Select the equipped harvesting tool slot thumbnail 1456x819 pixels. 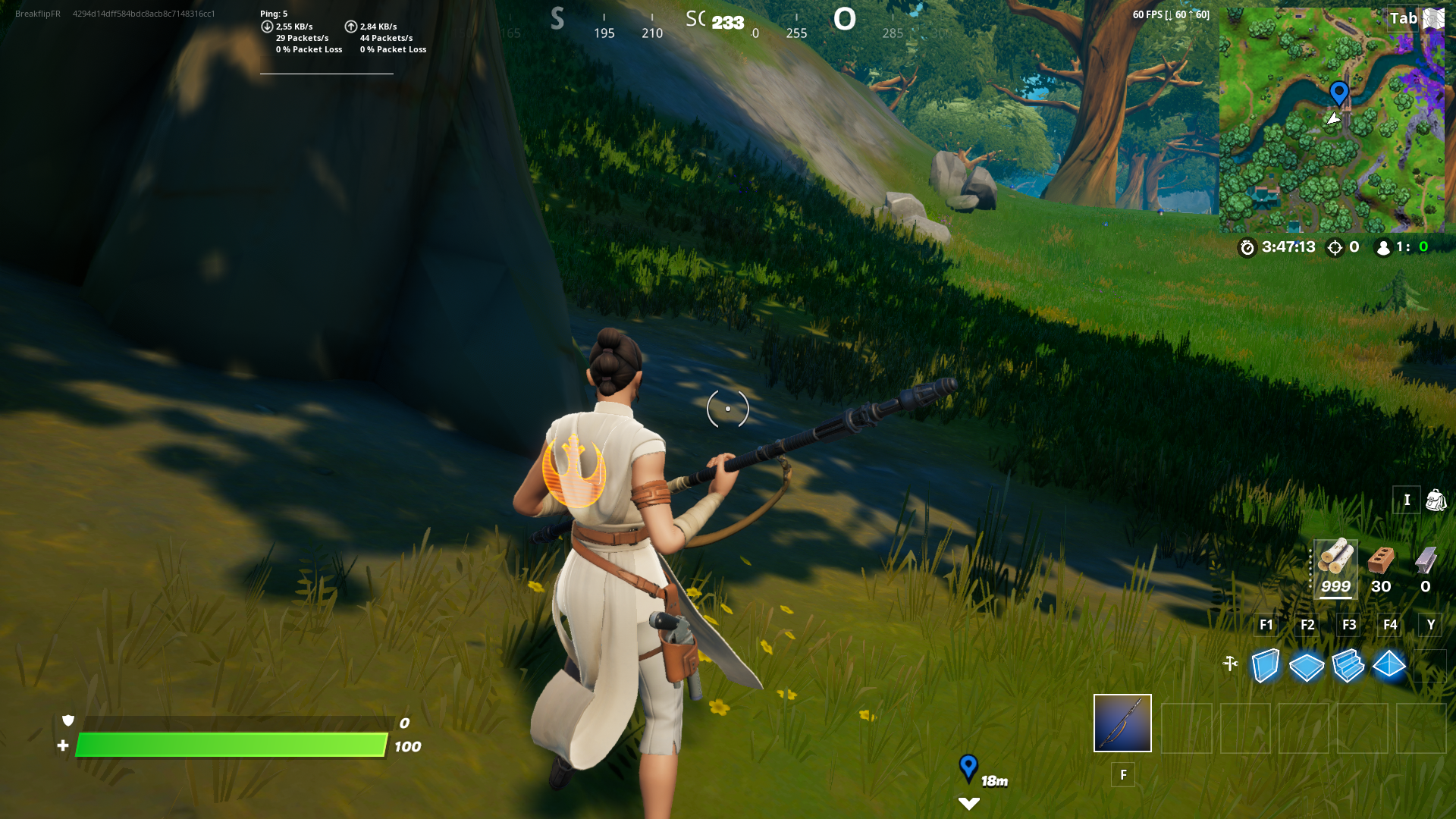1122,723
